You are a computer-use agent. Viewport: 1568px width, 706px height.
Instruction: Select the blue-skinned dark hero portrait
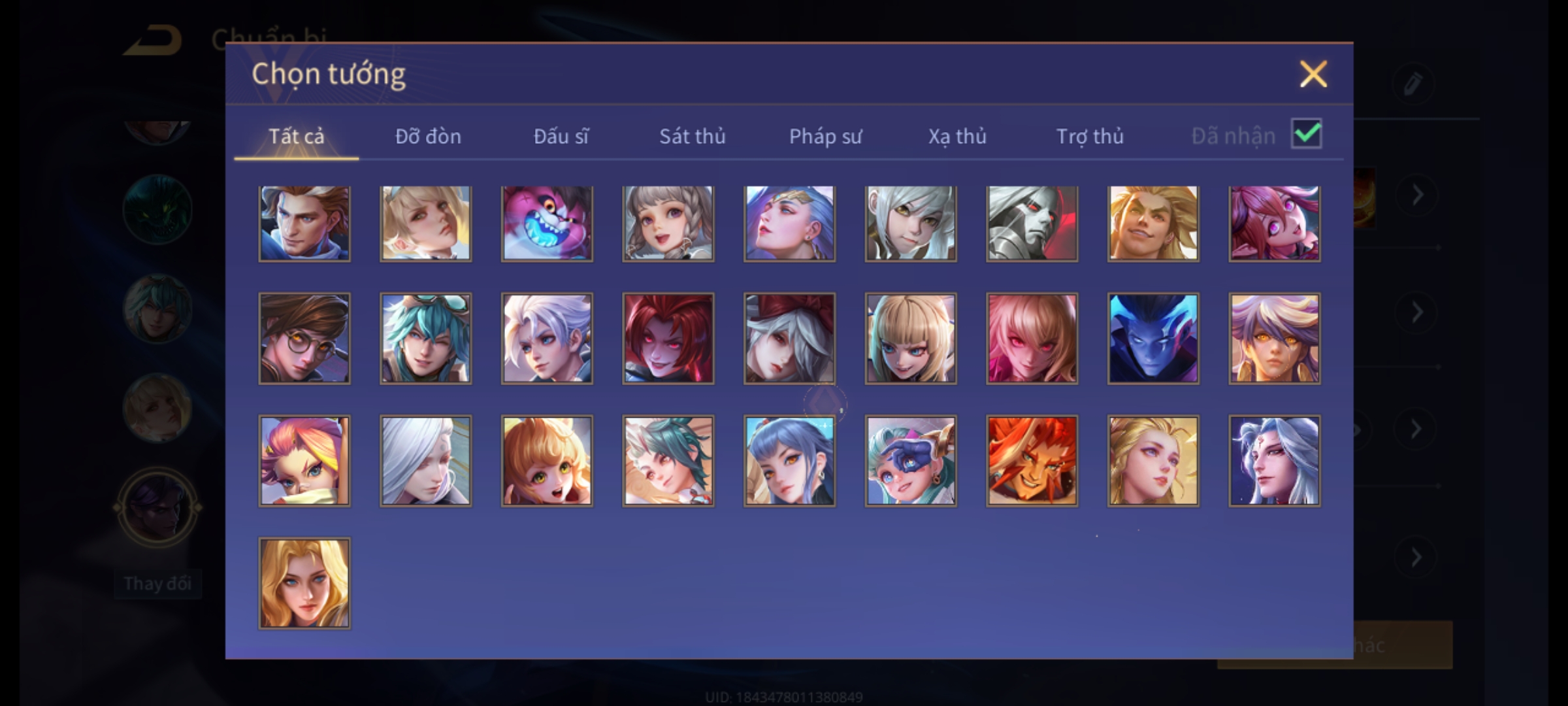click(1153, 338)
